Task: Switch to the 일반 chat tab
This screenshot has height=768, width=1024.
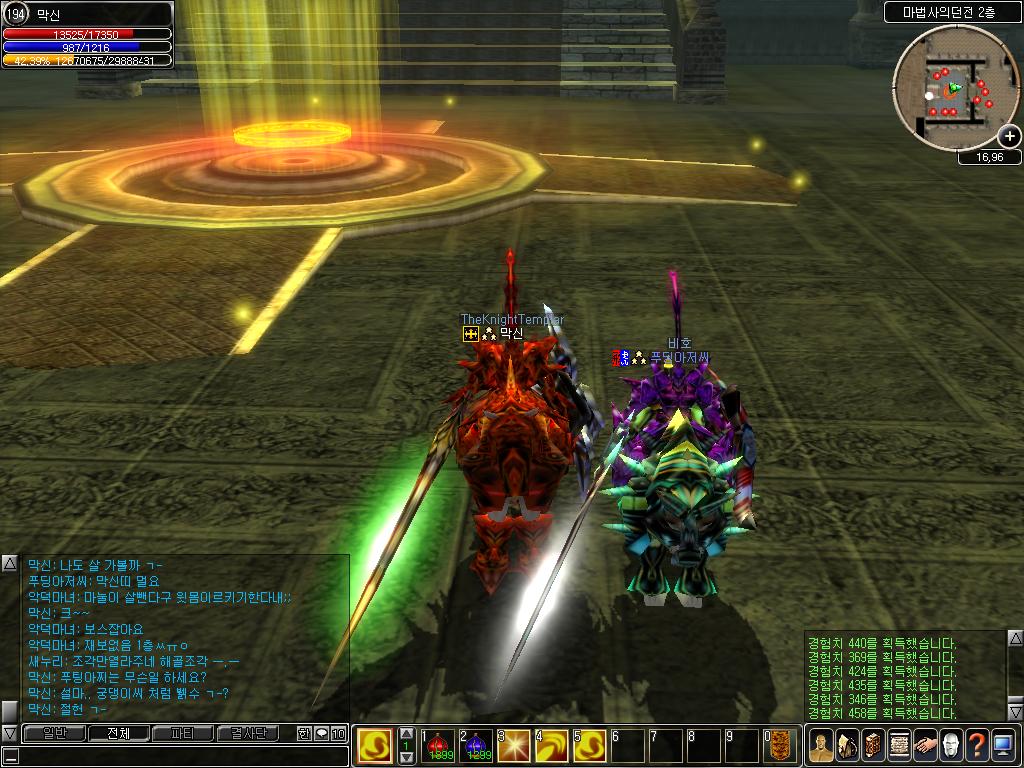Action: coord(53,733)
